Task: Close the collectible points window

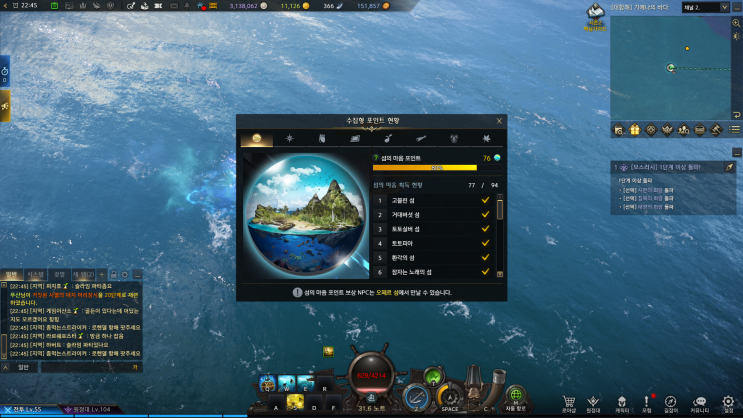Action: tap(497, 121)
